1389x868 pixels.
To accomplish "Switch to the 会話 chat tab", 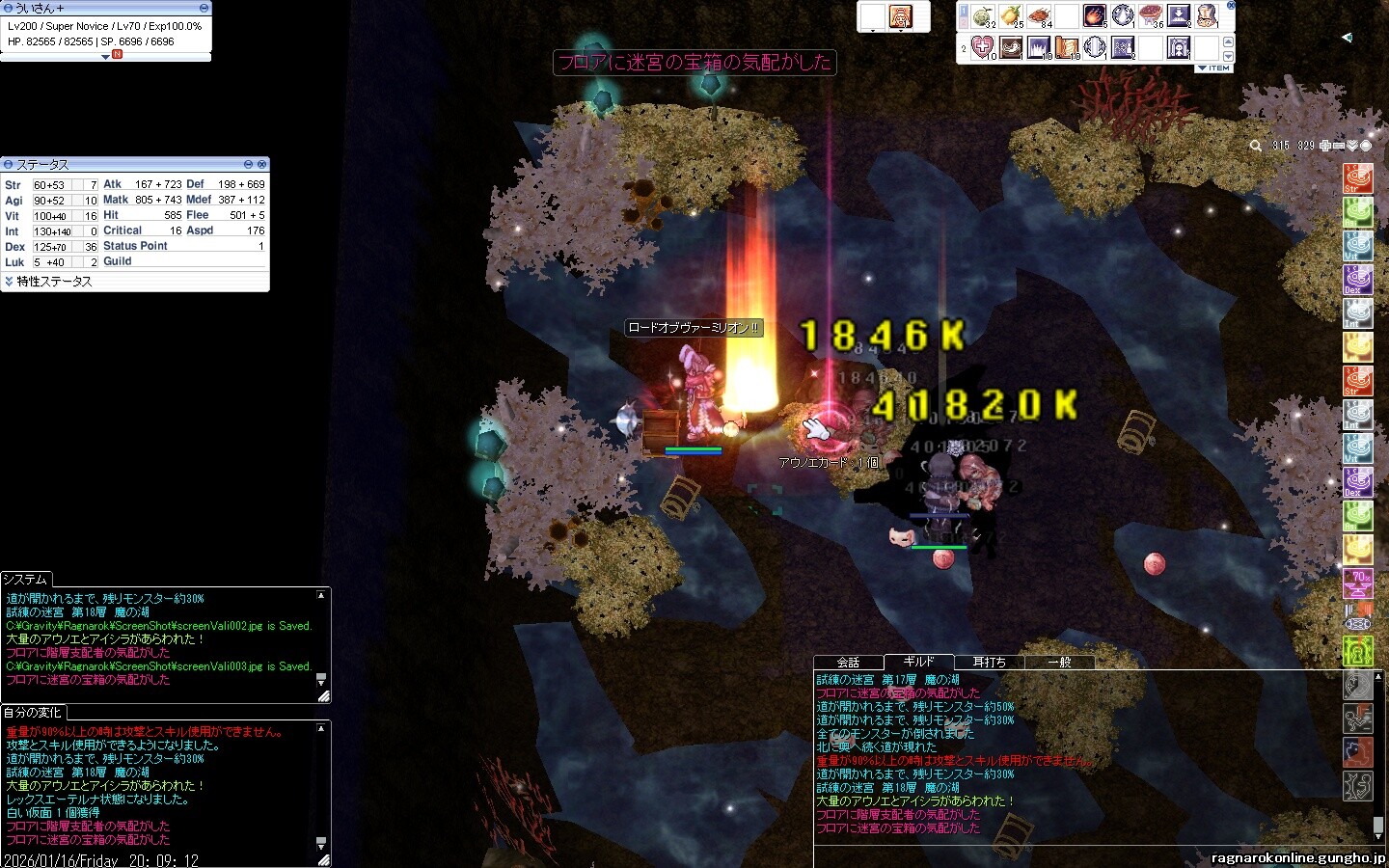I will coord(848,662).
